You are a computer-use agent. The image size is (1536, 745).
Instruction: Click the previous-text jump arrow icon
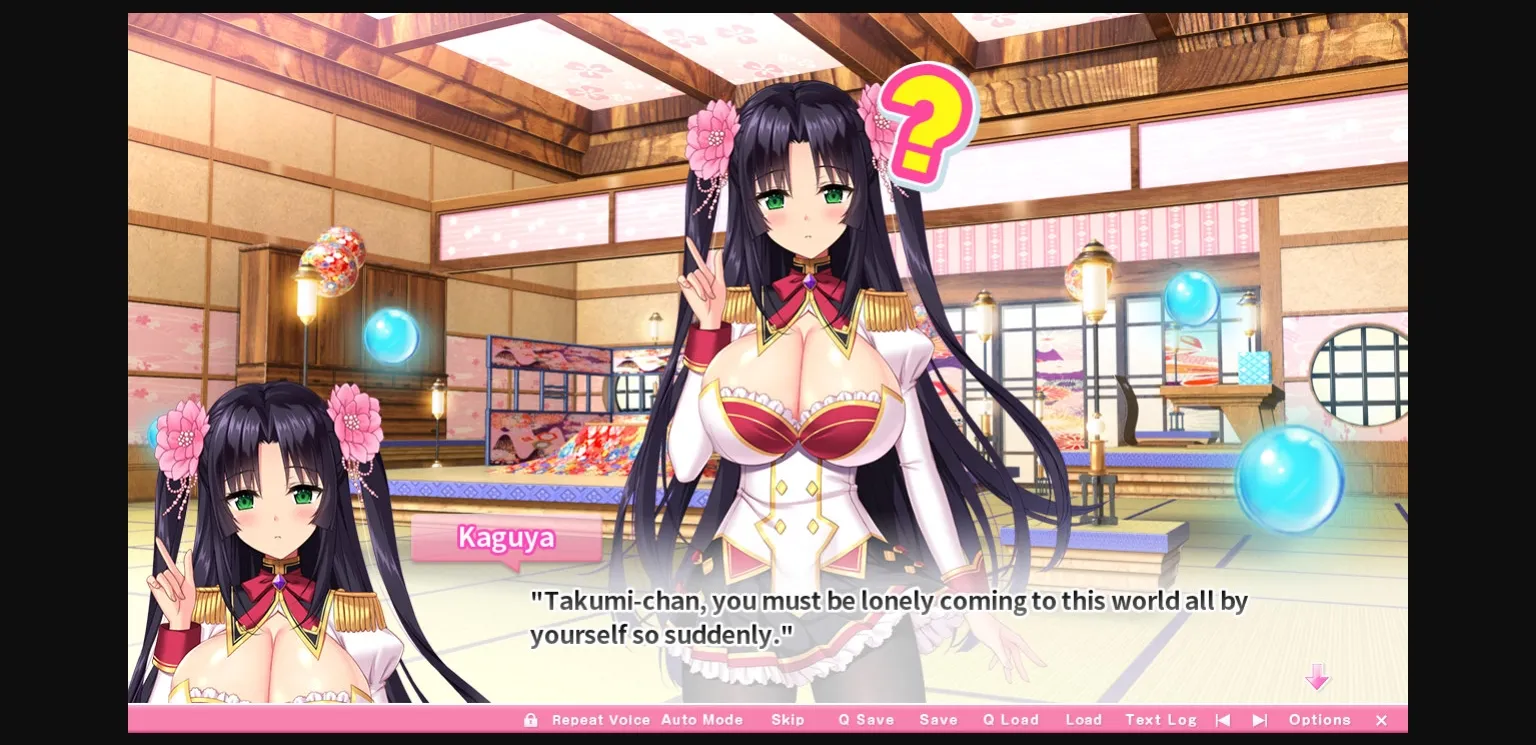[x=1223, y=720]
